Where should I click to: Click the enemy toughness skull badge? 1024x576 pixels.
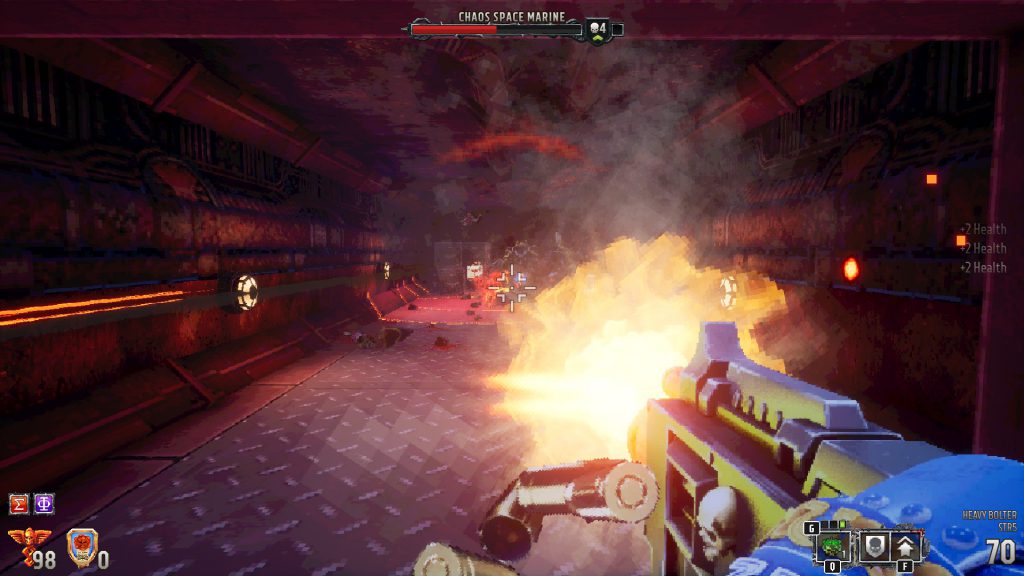point(597,29)
